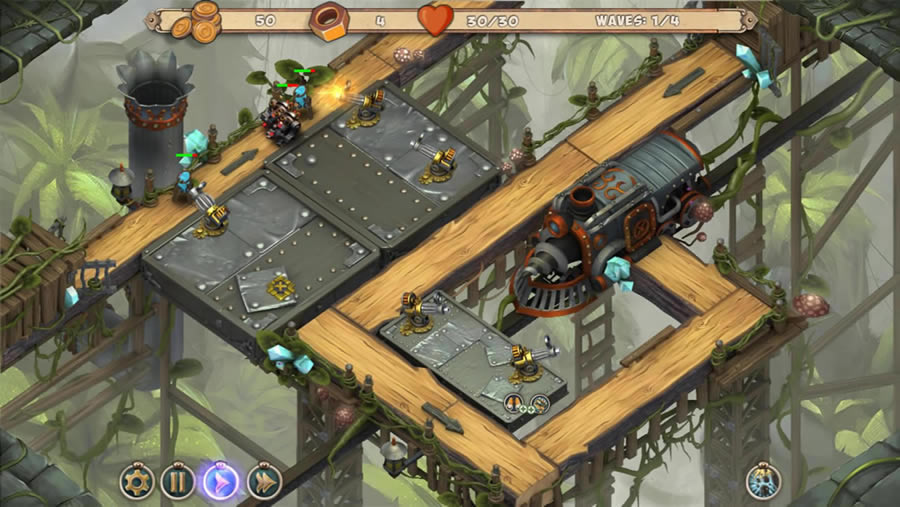Pause the game
Viewport: 900px width, 507px height.
pyautogui.click(x=178, y=482)
